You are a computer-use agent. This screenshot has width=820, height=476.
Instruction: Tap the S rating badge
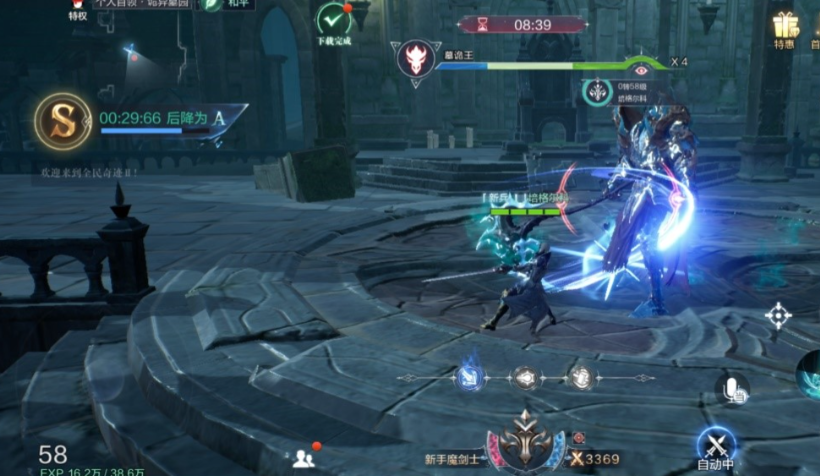tap(63, 121)
